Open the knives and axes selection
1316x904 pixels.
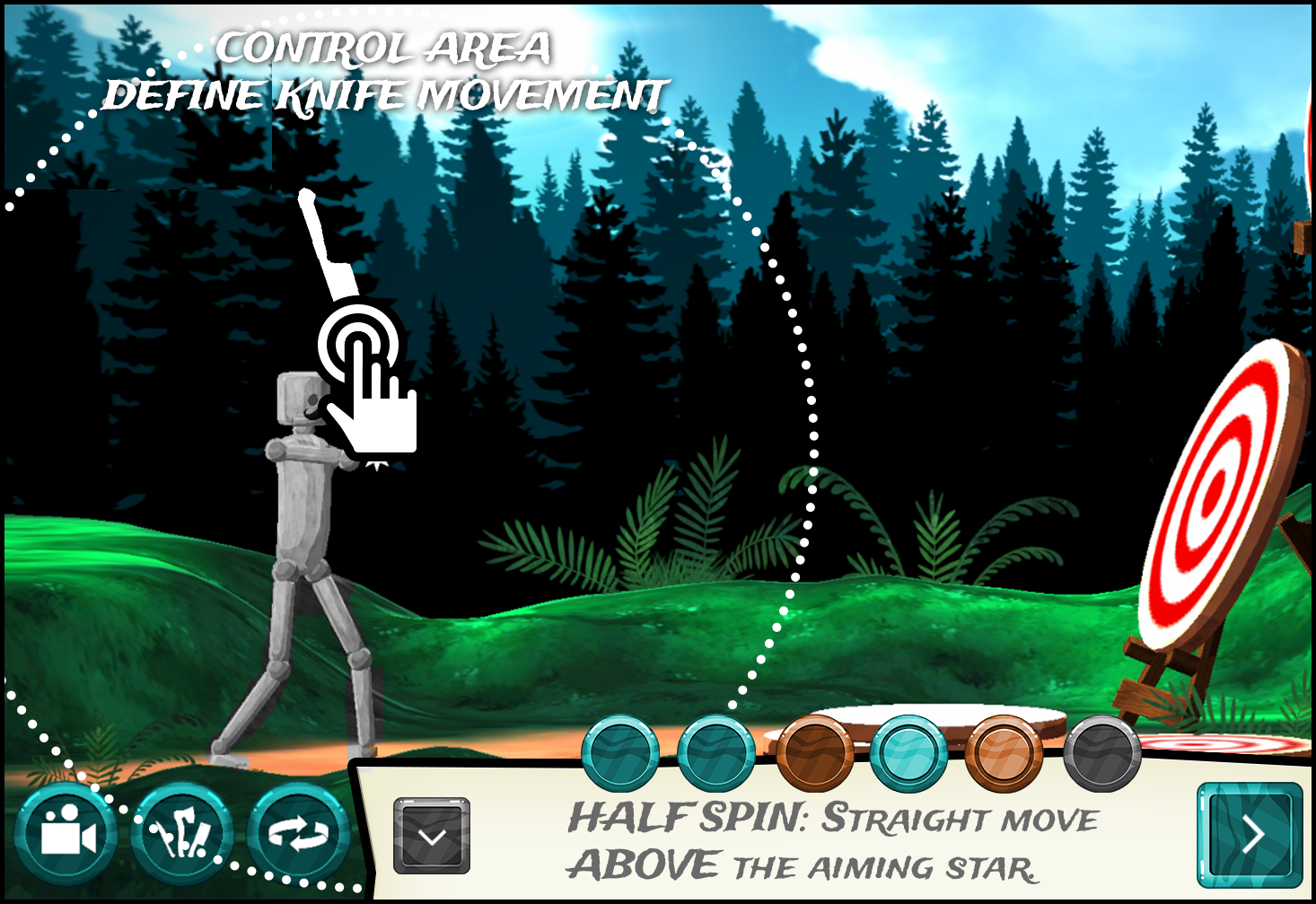tap(182, 835)
